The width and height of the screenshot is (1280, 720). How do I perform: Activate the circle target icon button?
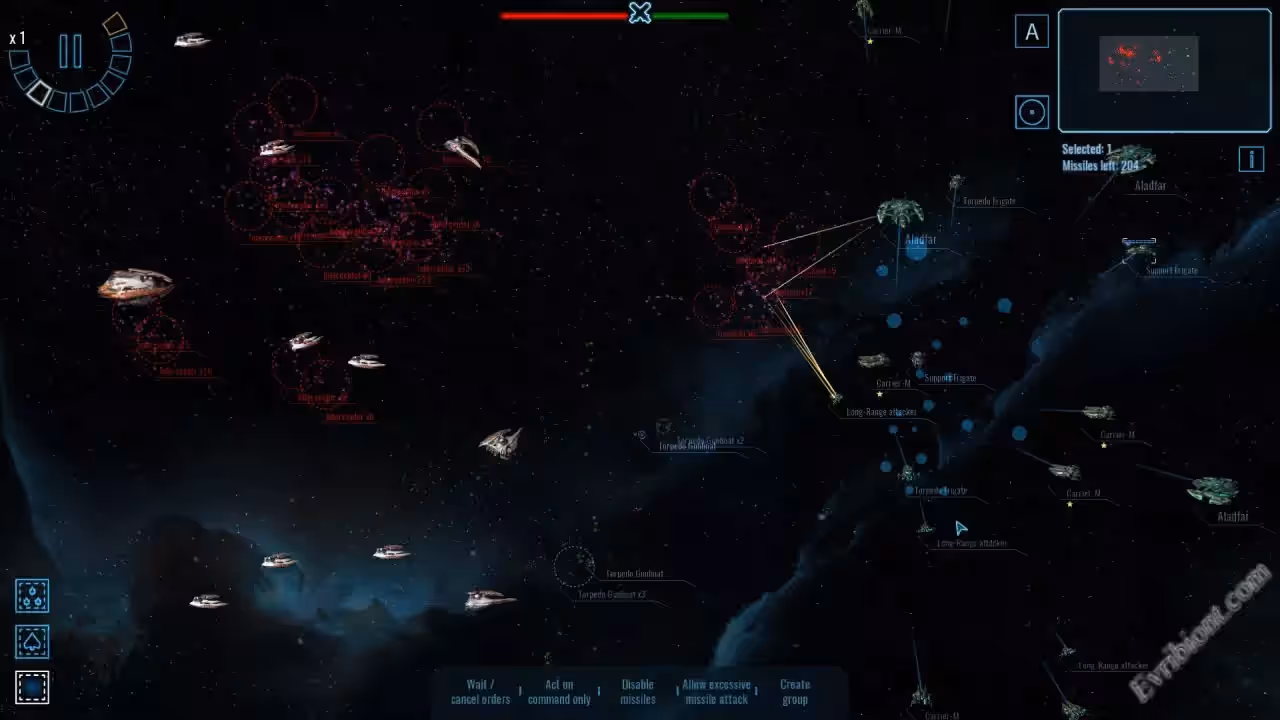[1032, 111]
